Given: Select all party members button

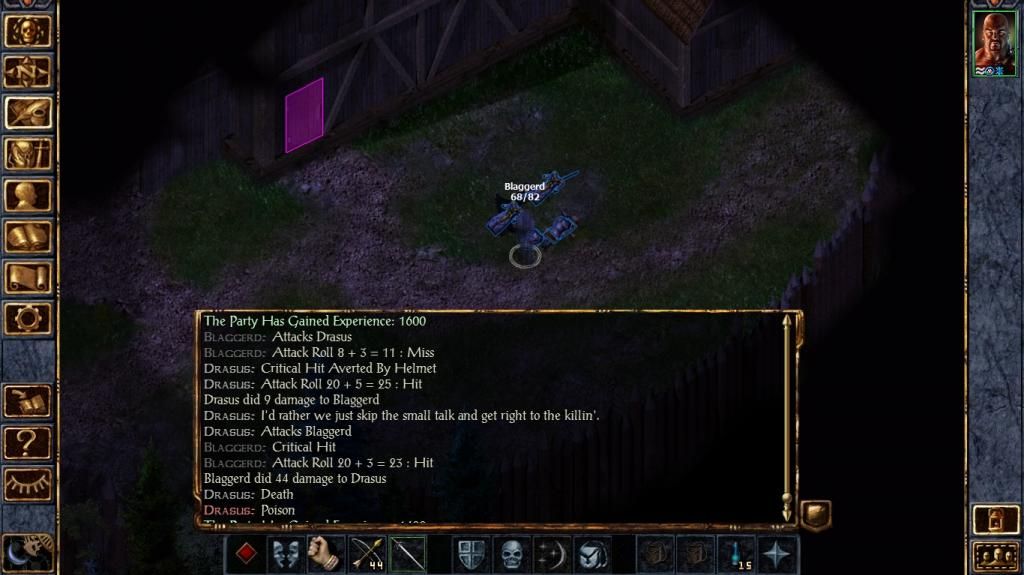Looking at the screenshot, I should tap(995, 555).
